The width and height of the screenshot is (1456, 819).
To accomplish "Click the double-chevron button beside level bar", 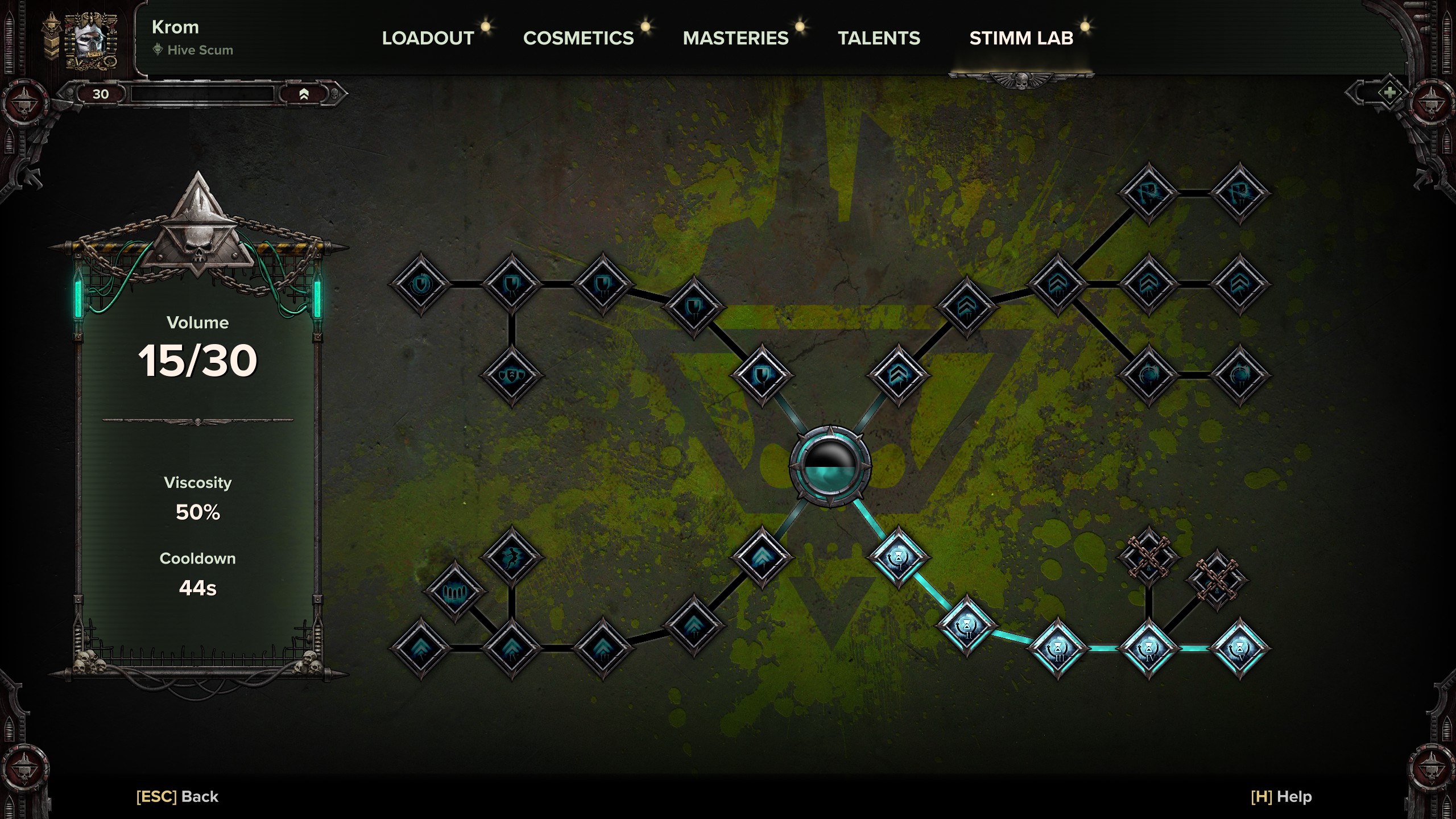I will click(x=304, y=94).
